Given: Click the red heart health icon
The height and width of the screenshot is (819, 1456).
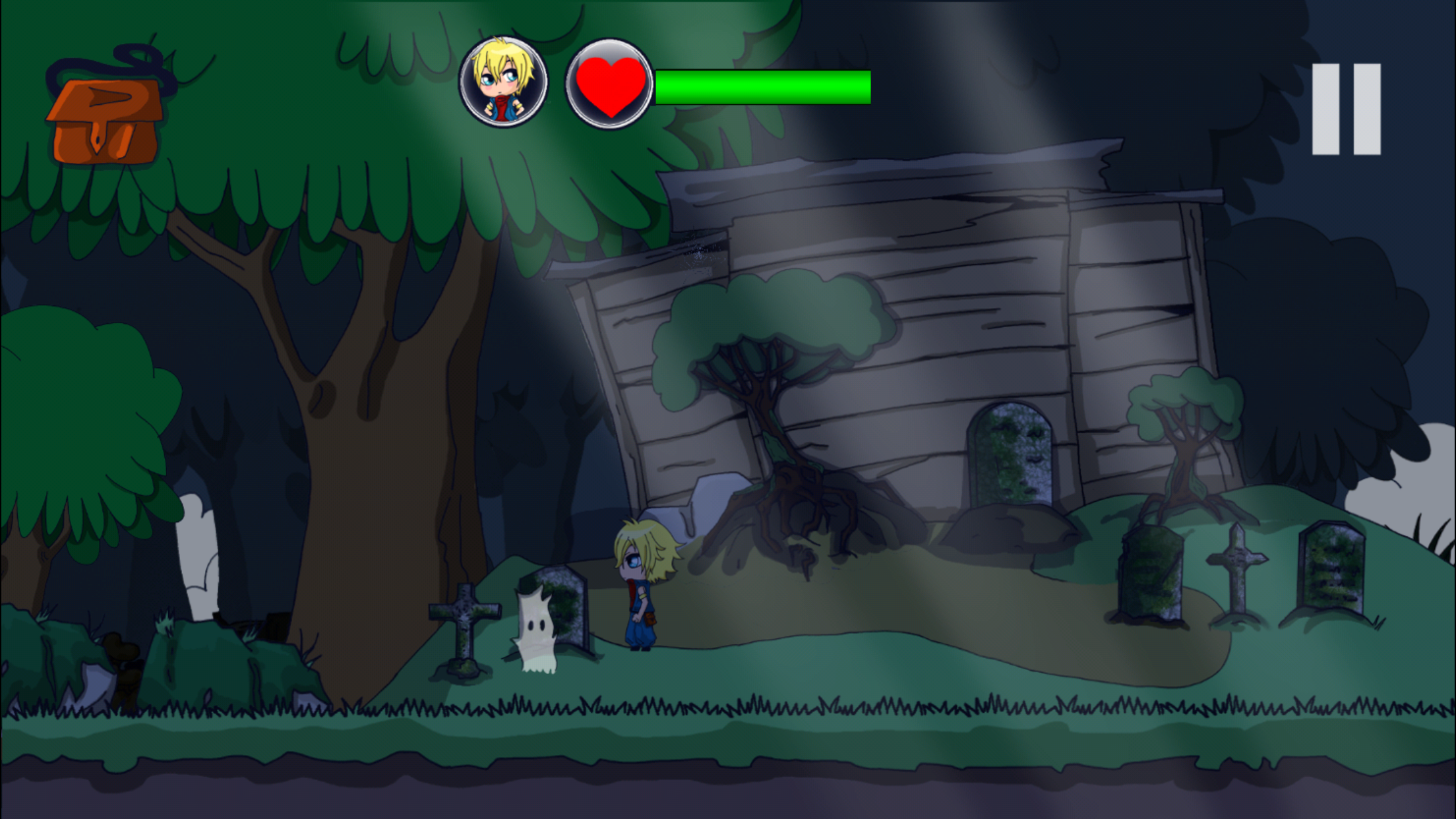Looking at the screenshot, I should (610, 82).
